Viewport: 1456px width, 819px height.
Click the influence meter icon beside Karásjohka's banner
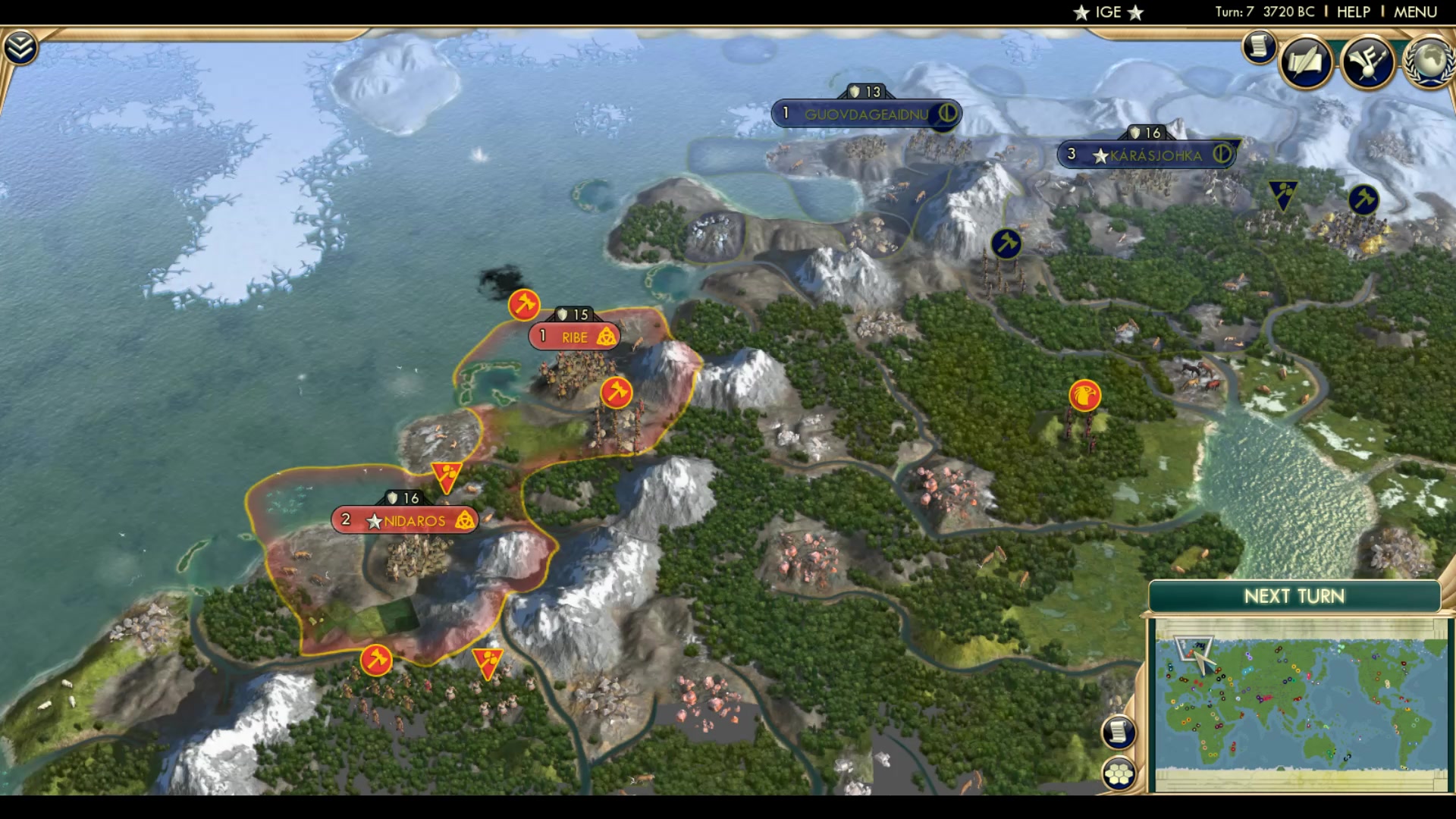pyautogui.click(x=1221, y=155)
